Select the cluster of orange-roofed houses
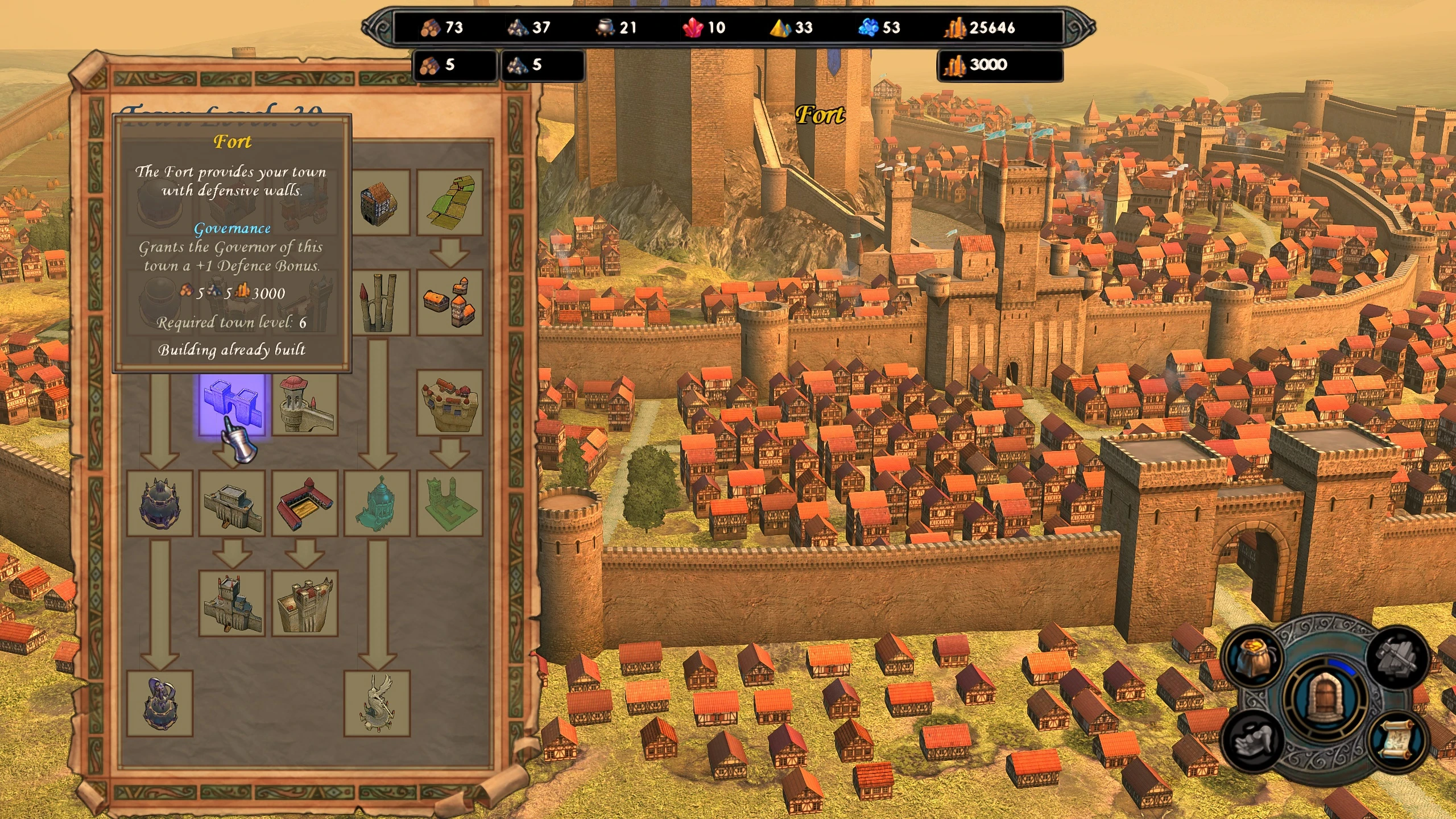Image resolution: width=1456 pixels, height=819 pixels. 450,303
